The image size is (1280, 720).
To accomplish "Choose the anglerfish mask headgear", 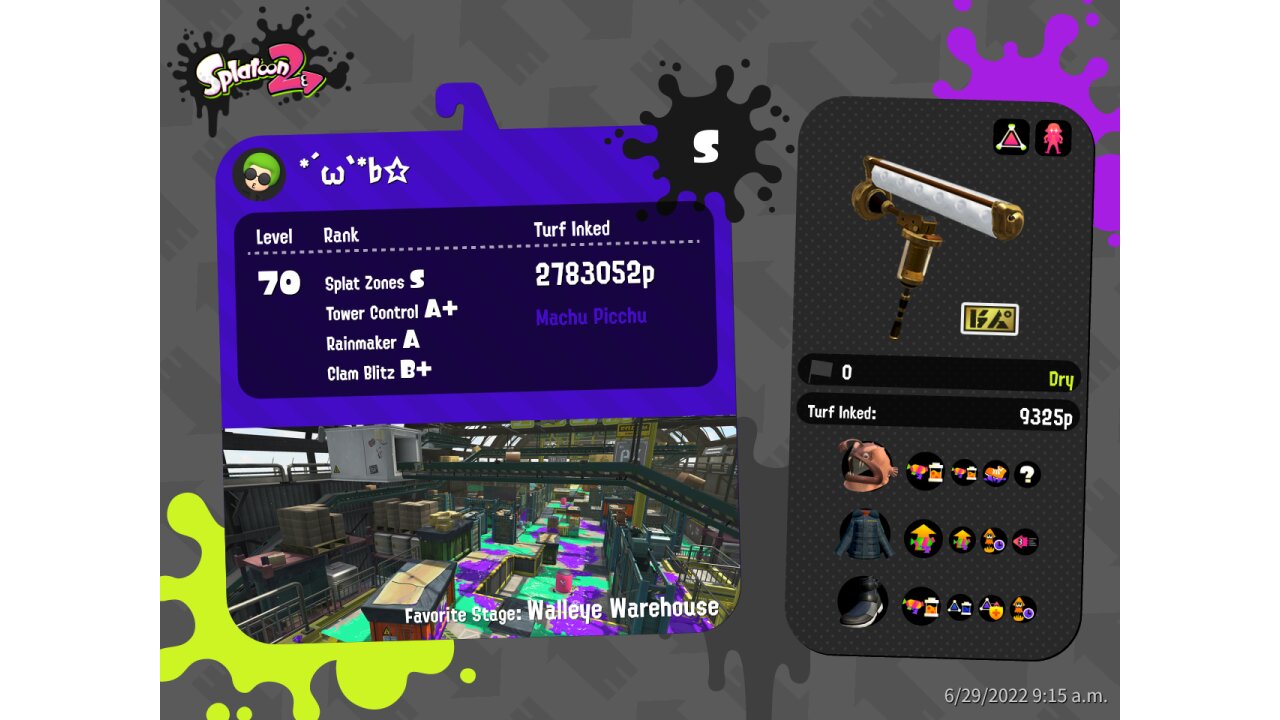I will coord(866,468).
